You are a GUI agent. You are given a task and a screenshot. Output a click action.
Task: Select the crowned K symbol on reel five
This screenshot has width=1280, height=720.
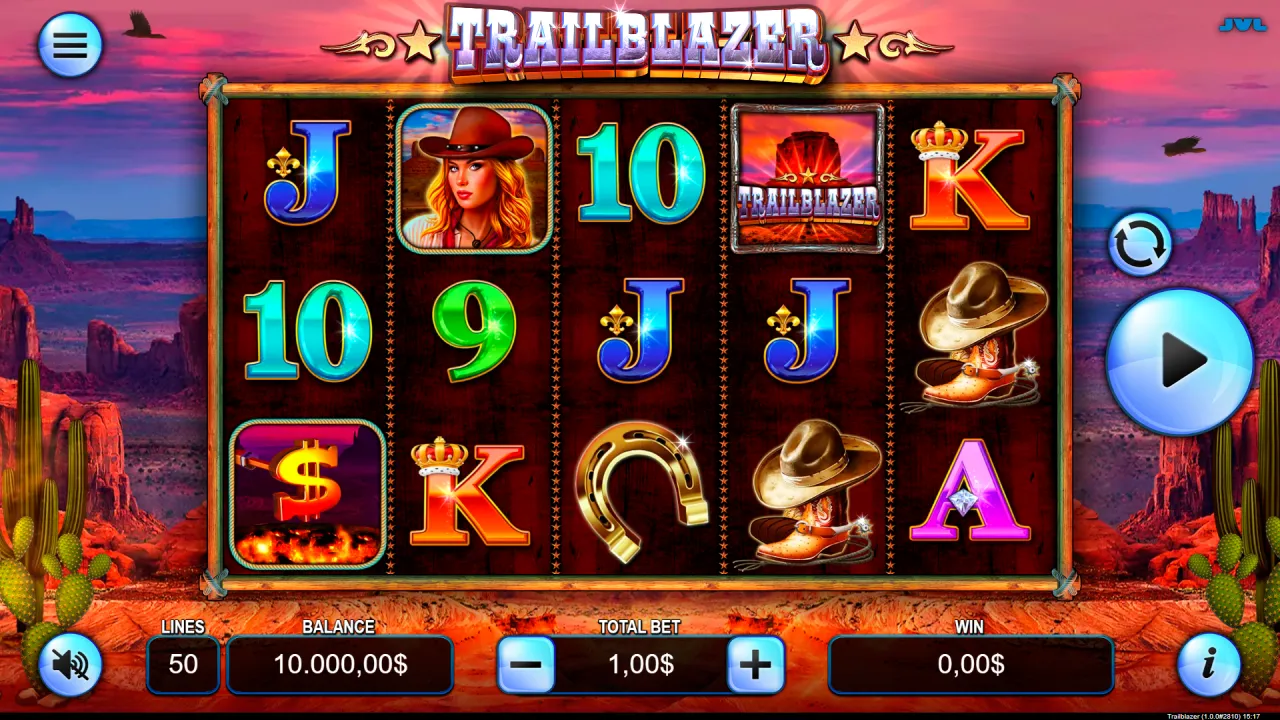coord(970,180)
